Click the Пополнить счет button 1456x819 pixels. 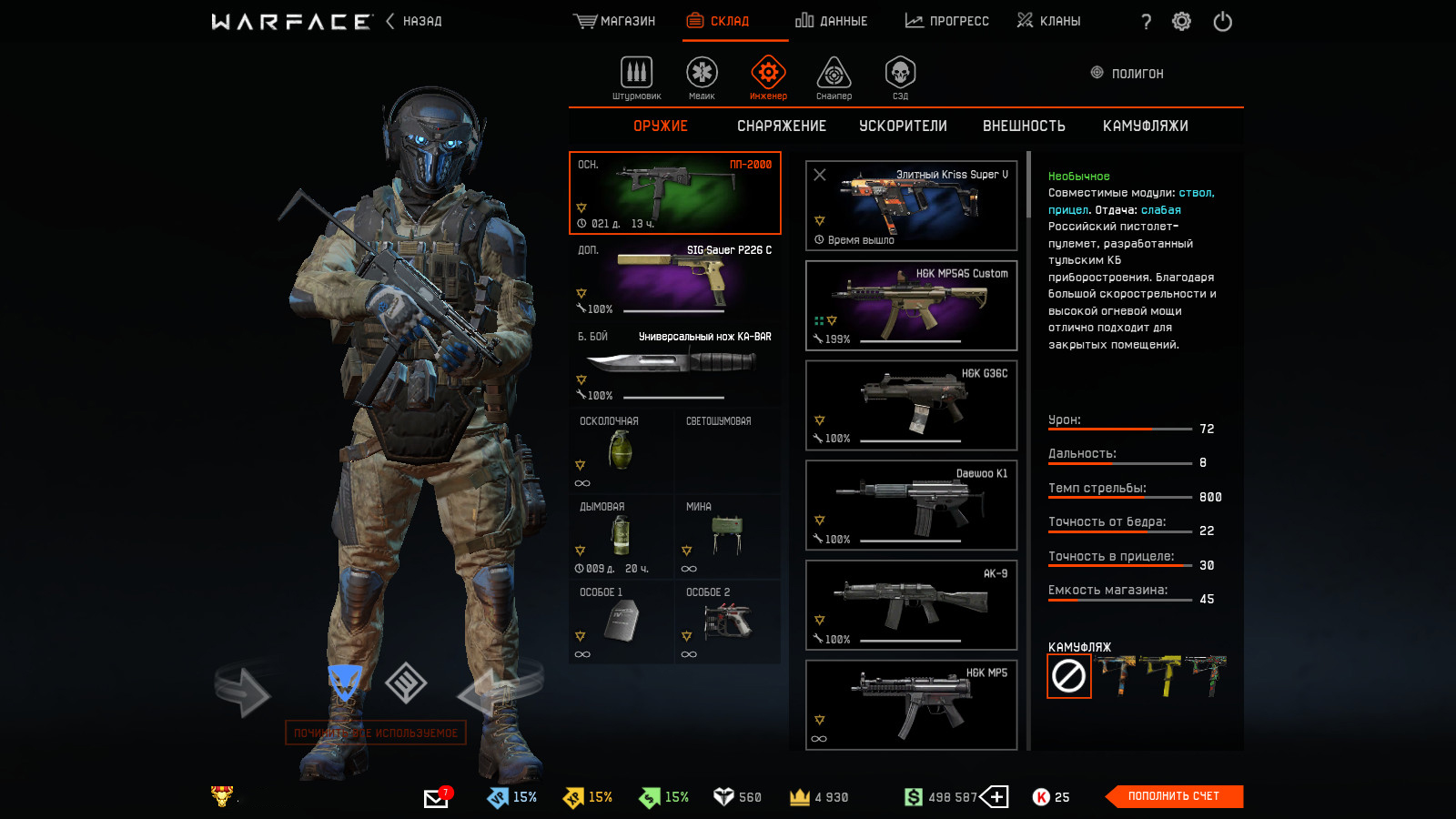1173,796
